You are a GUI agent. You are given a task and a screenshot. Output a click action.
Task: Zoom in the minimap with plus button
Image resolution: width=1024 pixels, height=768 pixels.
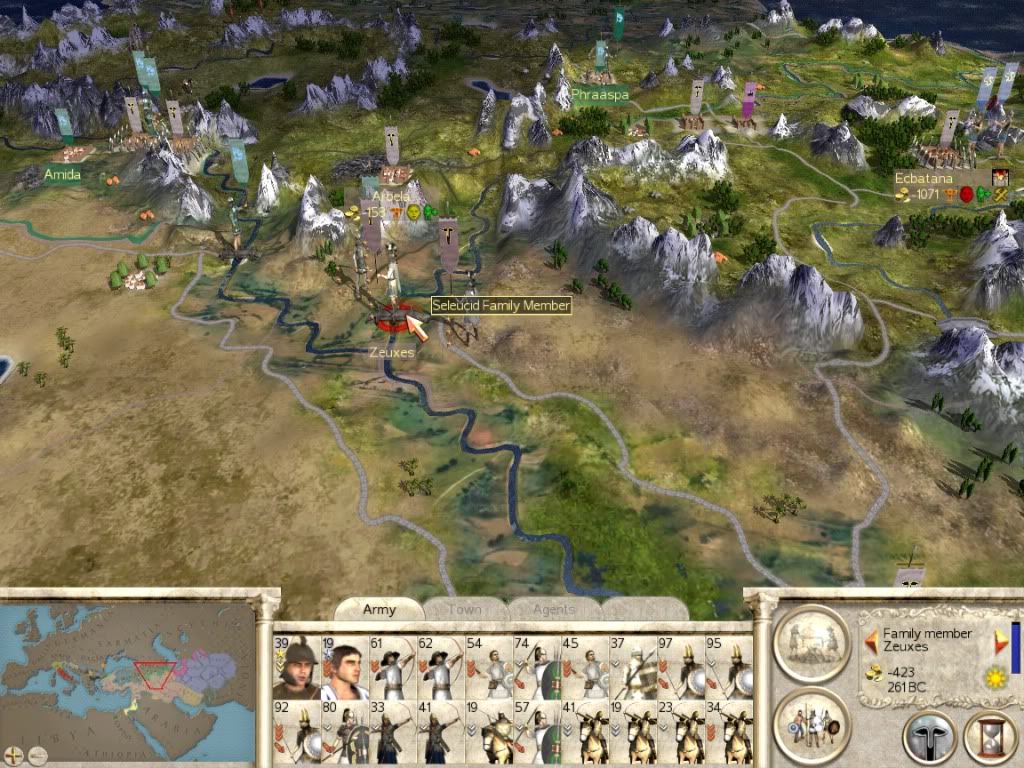click(14, 755)
